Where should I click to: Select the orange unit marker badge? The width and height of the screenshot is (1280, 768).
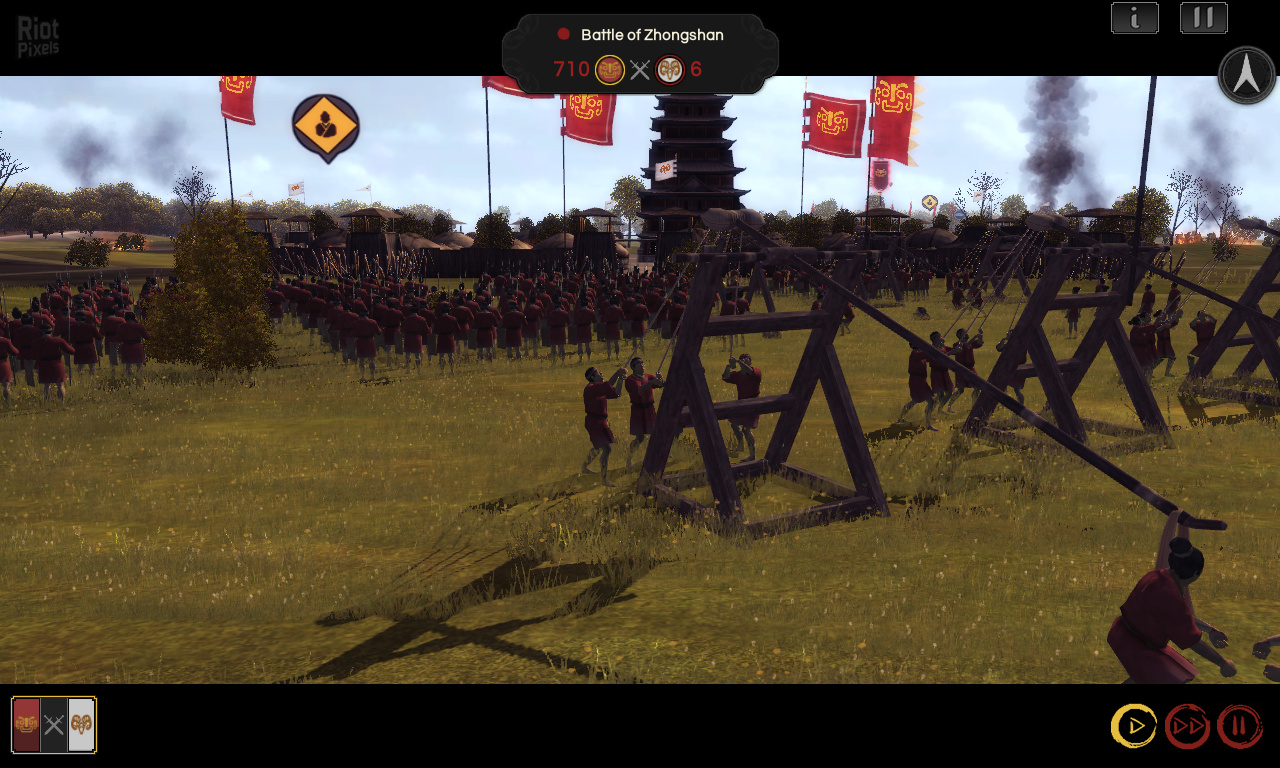pos(325,126)
